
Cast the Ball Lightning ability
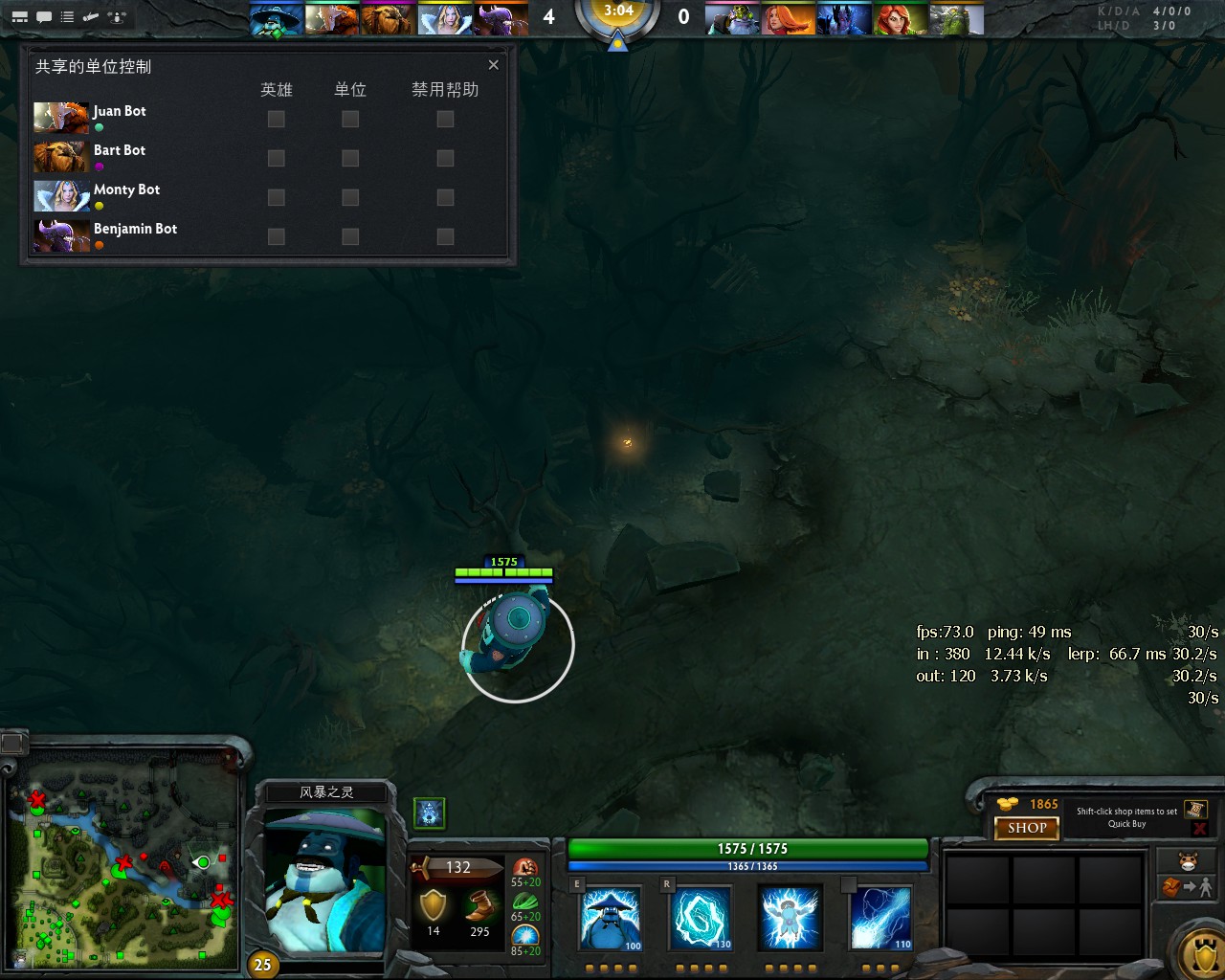880,917
